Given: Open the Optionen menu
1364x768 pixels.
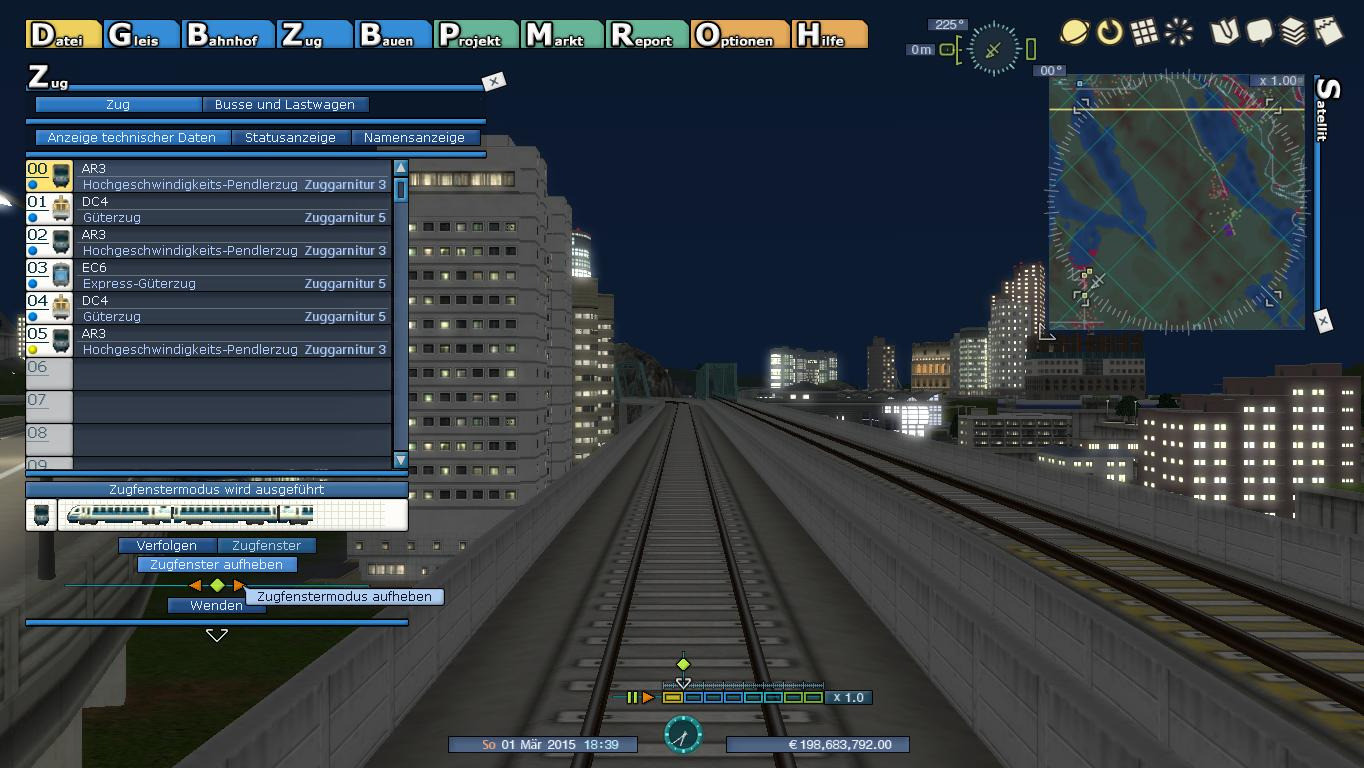Looking at the screenshot, I should click(x=739, y=35).
